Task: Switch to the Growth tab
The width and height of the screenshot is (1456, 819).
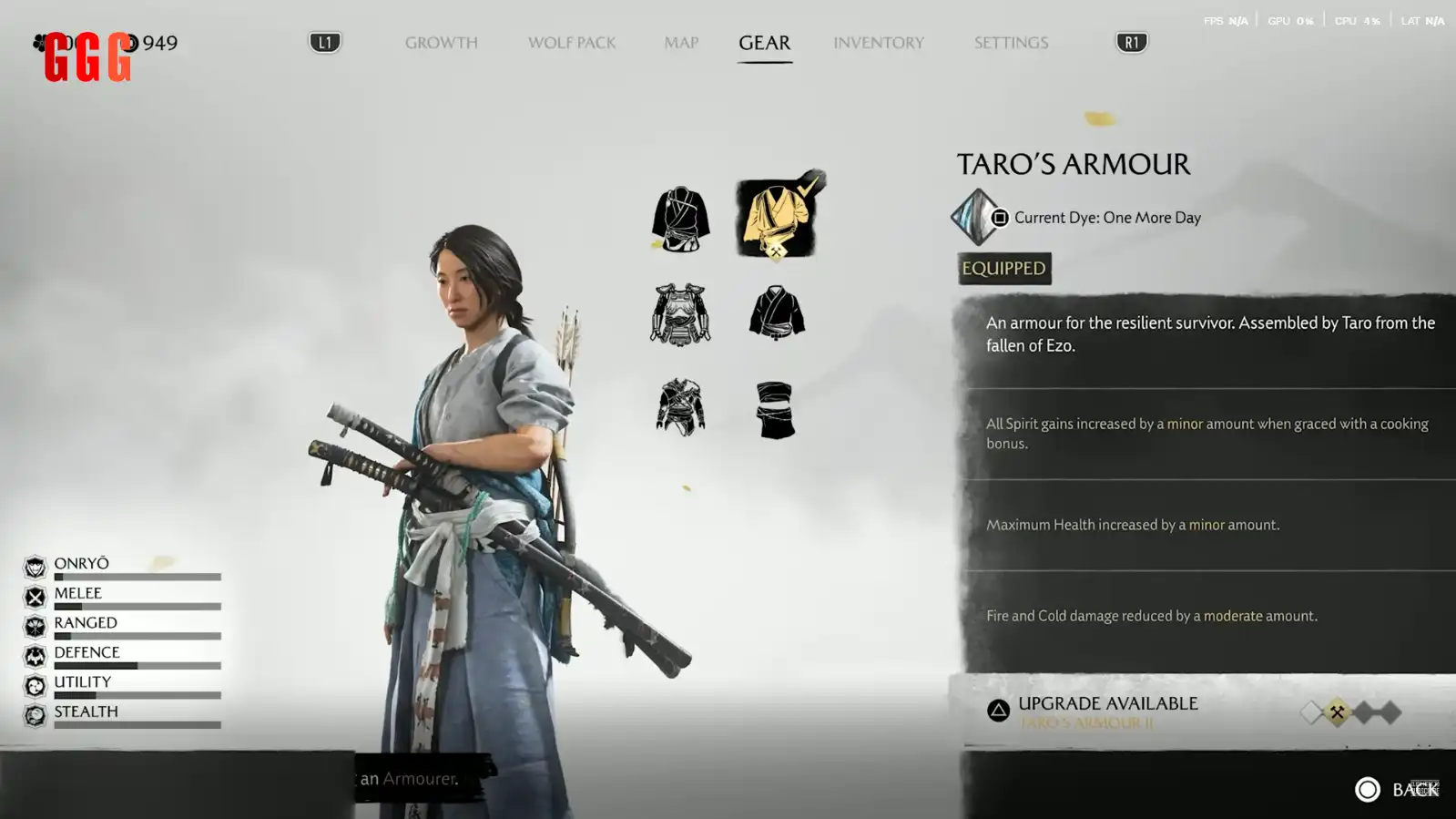Action: [x=441, y=43]
